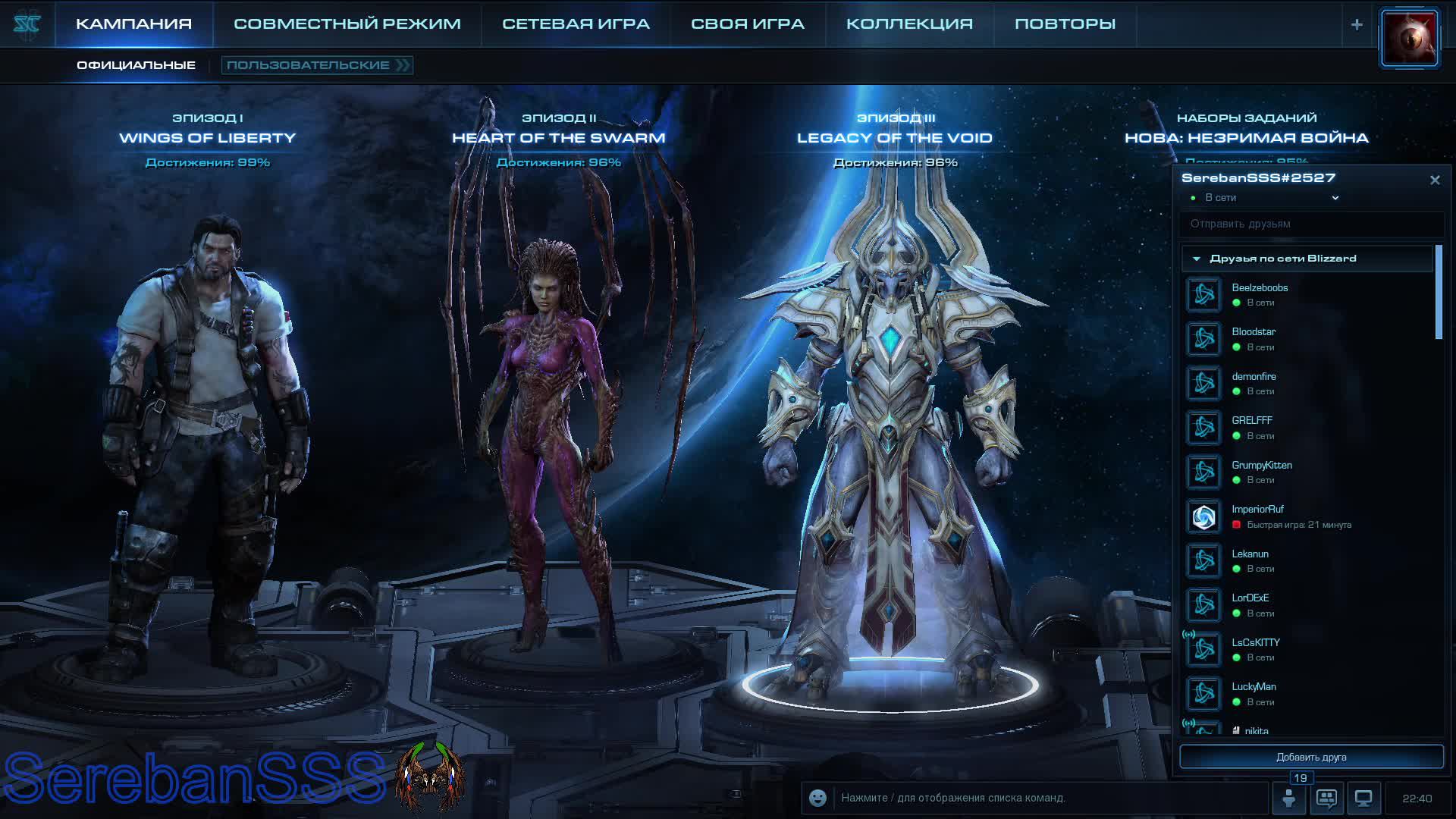
Task: Switch to Совместный режим tab
Action: [x=347, y=24]
